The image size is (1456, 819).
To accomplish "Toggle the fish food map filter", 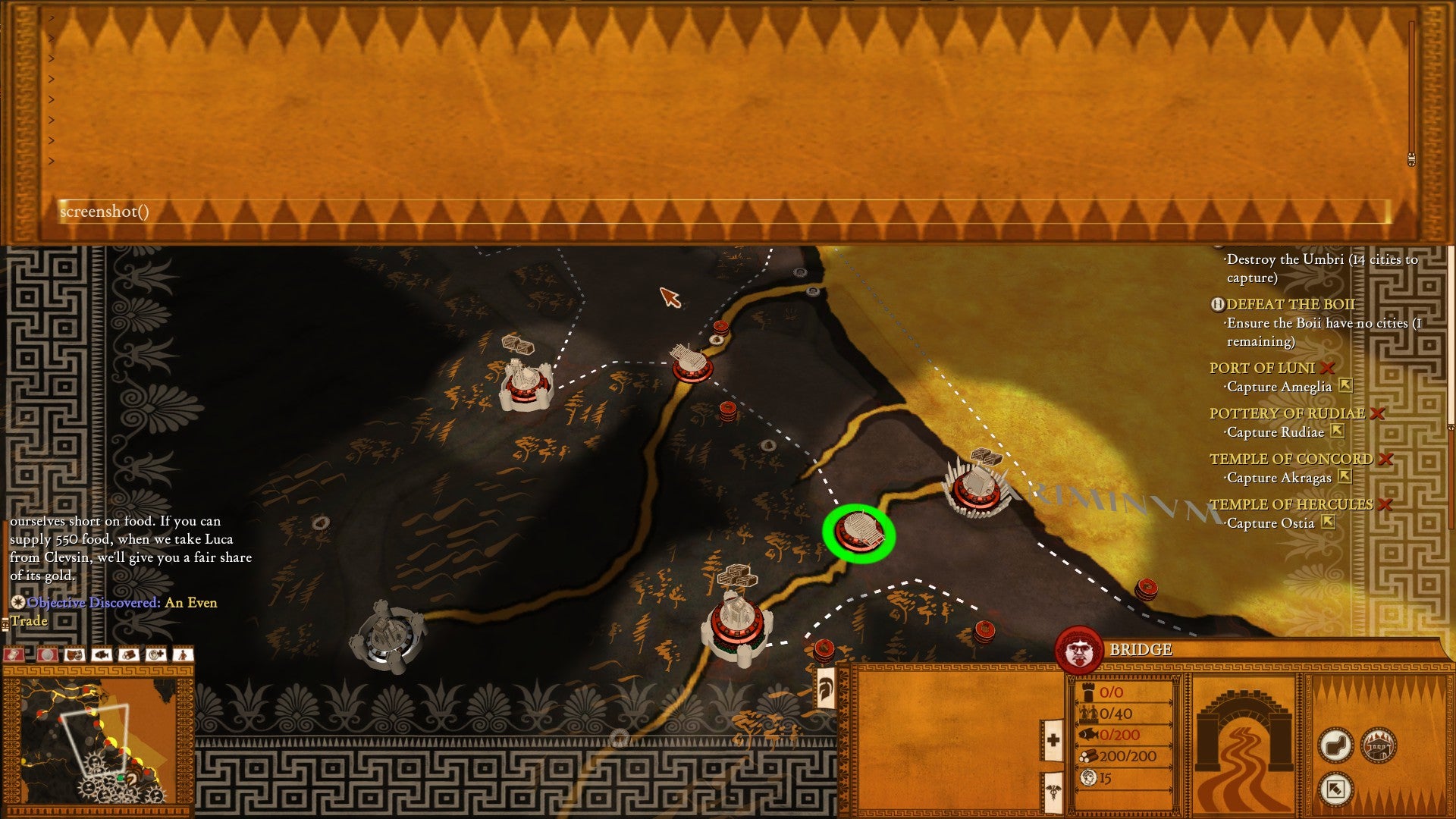I will pyautogui.click(x=102, y=654).
